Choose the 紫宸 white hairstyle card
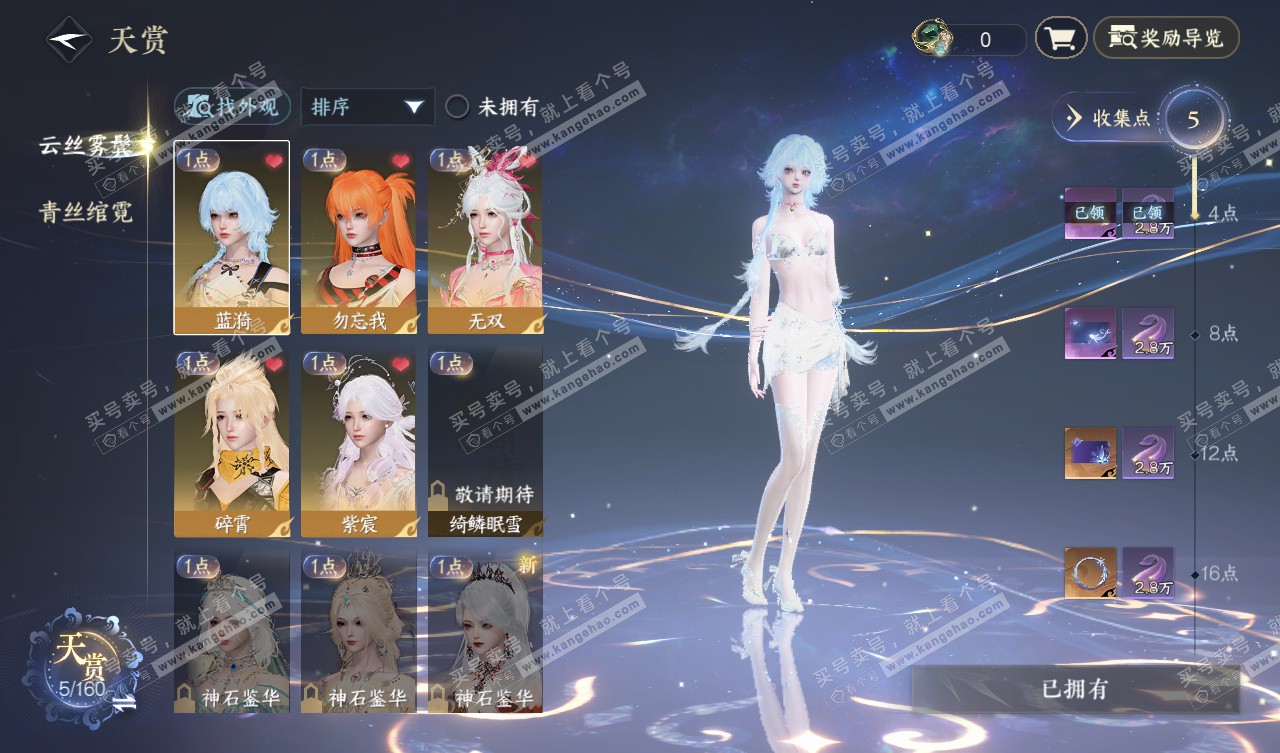 [x=358, y=441]
